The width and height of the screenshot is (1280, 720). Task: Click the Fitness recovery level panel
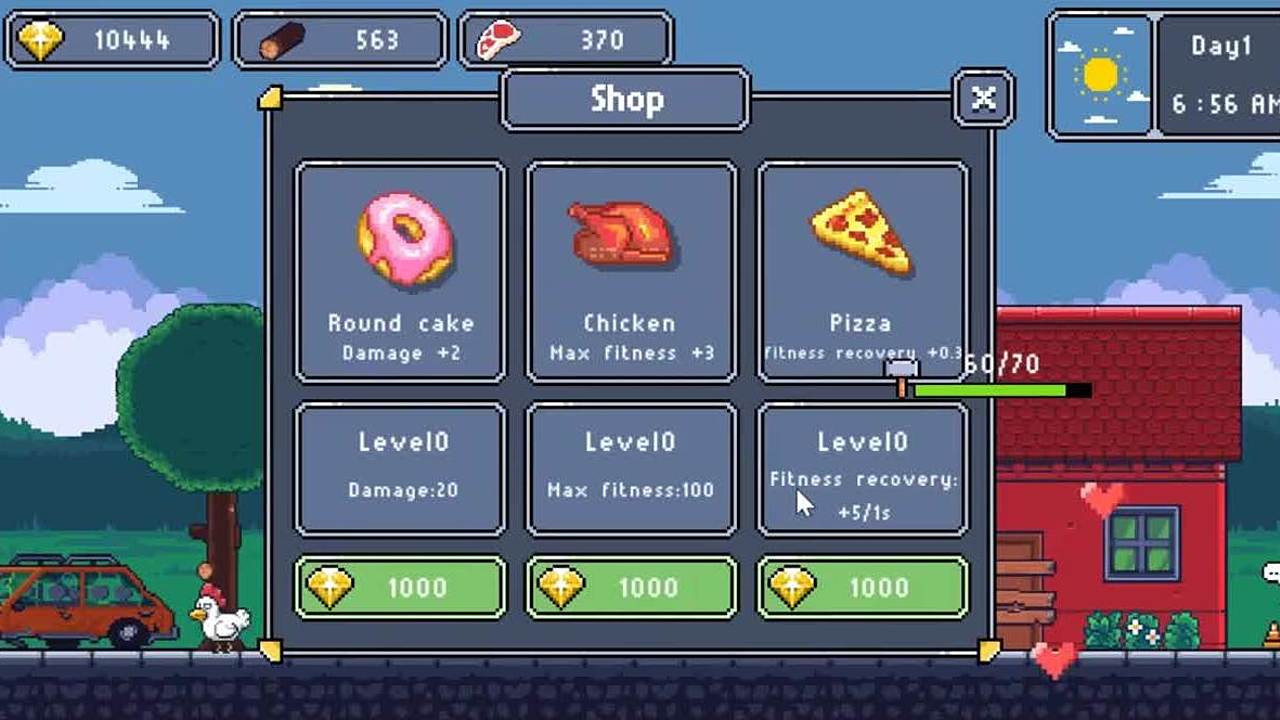(862, 469)
